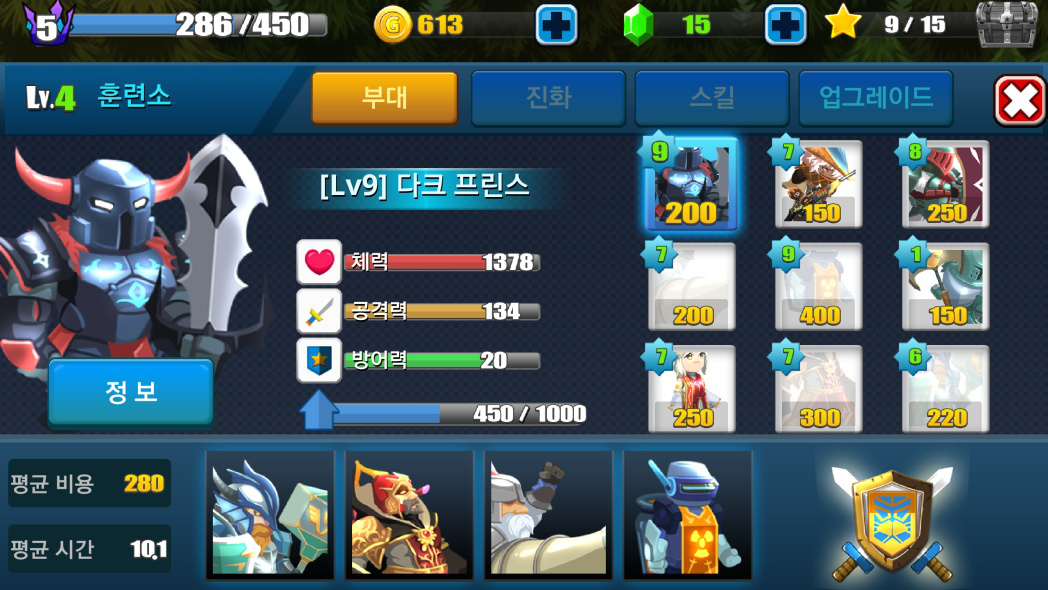The image size is (1048, 590).
Task: Close the 훈련소 window with the red X
Action: click(x=1019, y=100)
